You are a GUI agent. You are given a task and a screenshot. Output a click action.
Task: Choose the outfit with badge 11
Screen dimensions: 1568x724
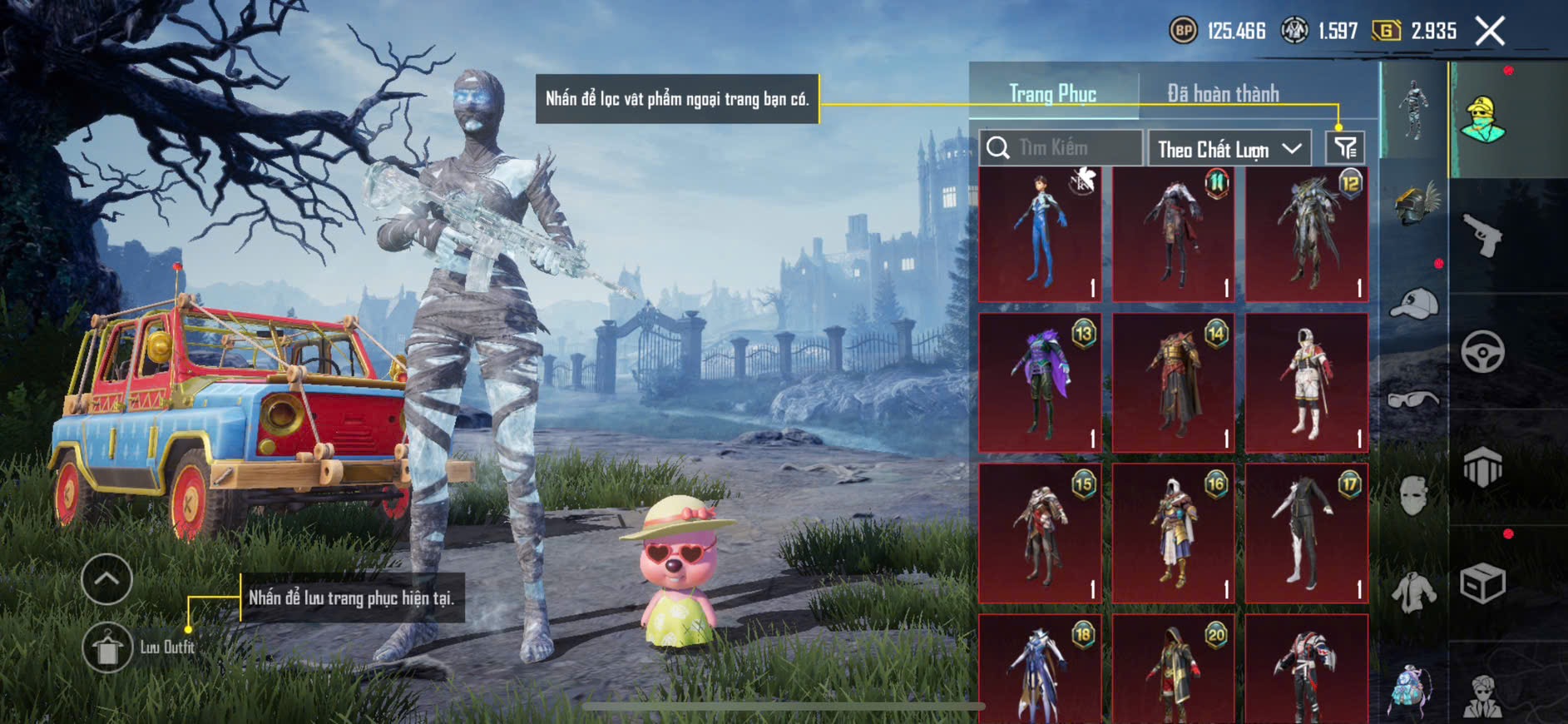tap(1173, 234)
